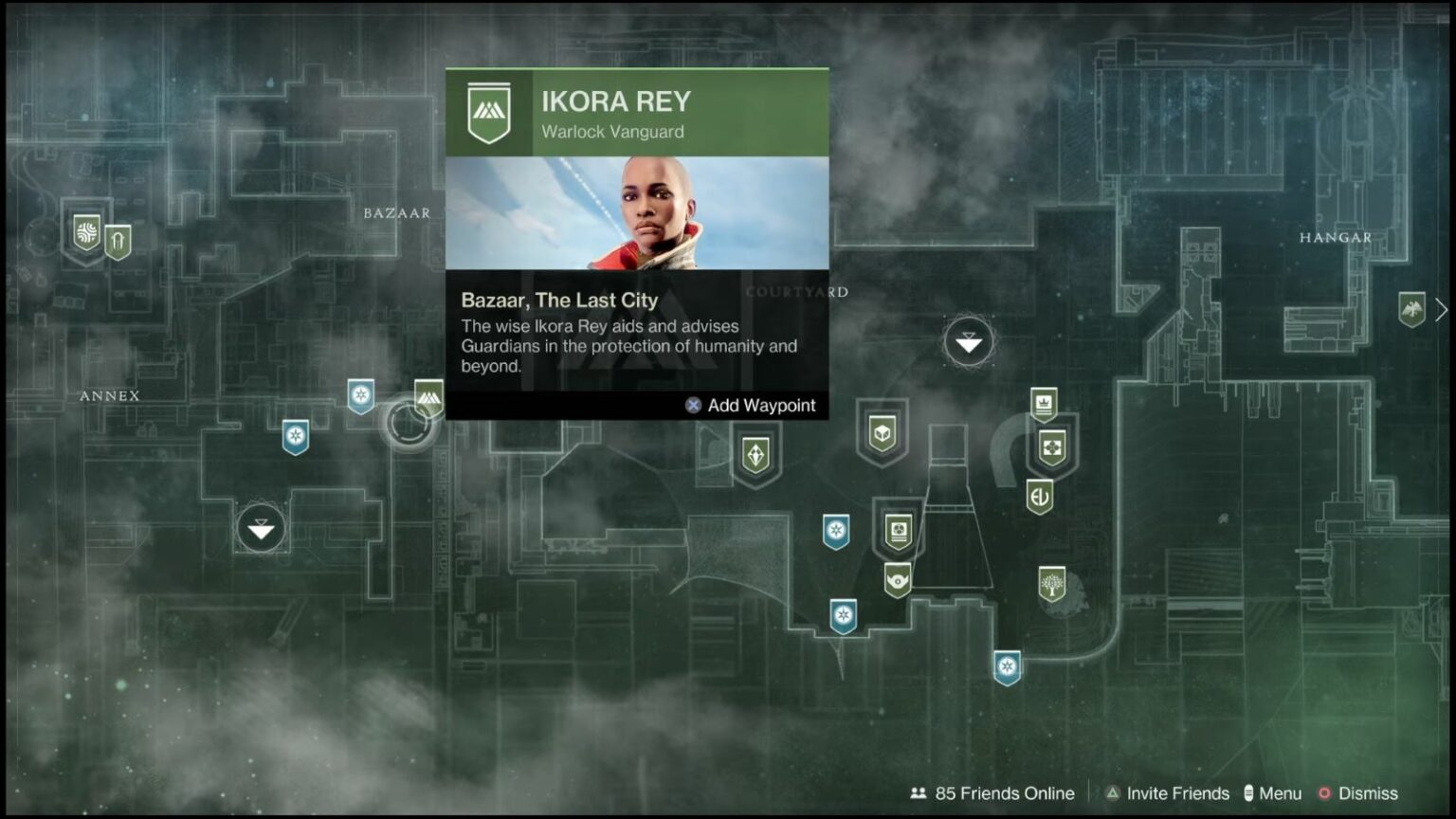Click the arrow chevron at the far right edge
The image size is (1456, 819).
tap(1442, 310)
